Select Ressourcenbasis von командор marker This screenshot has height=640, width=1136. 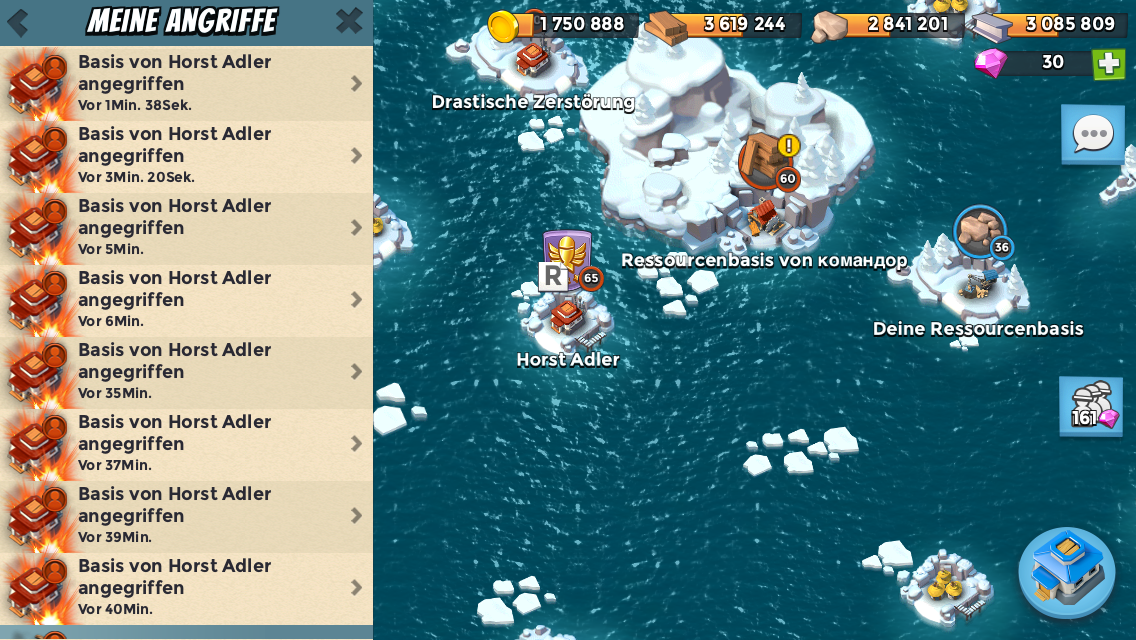766,160
